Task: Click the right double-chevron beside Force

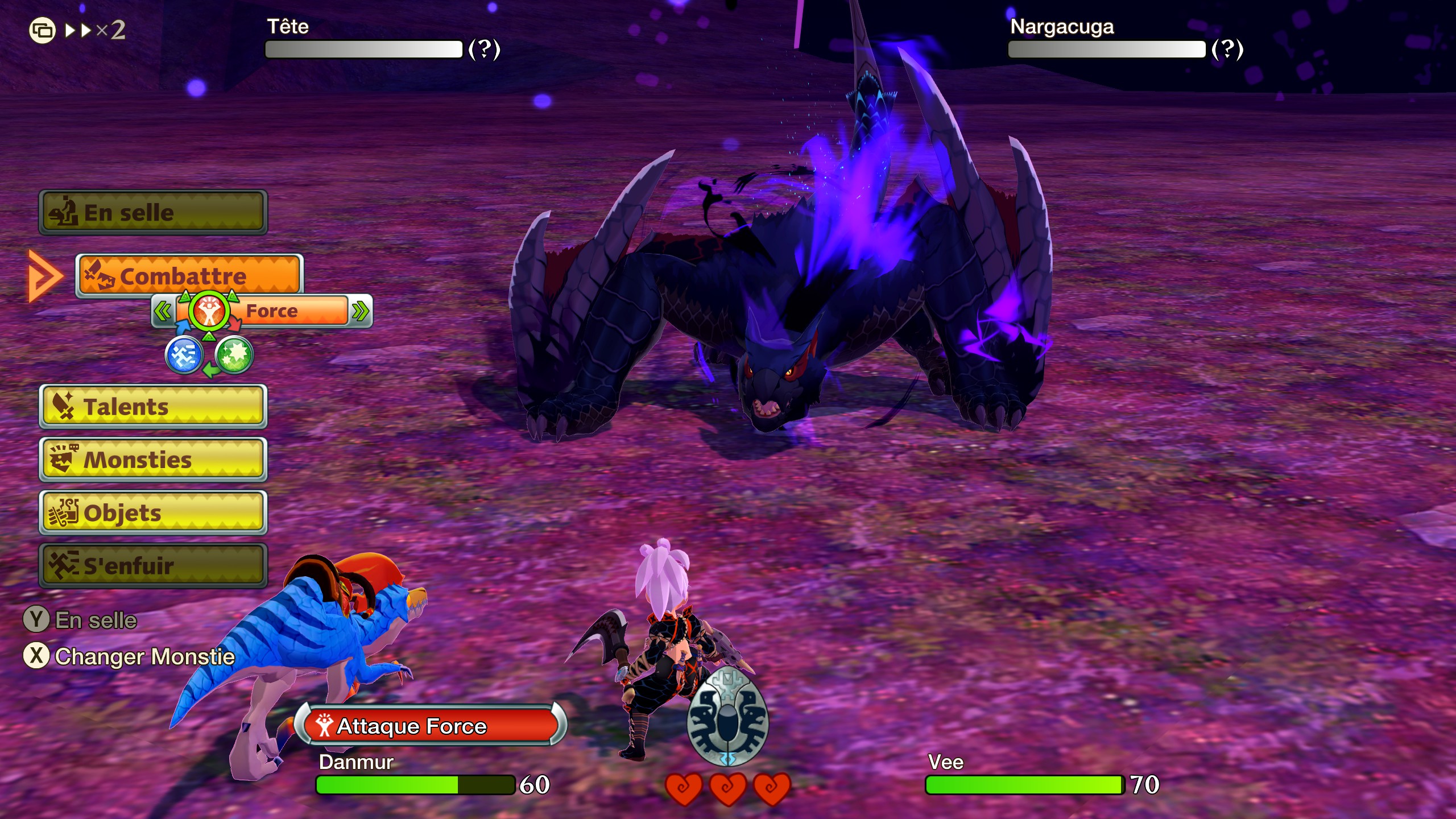Action: pos(361,312)
